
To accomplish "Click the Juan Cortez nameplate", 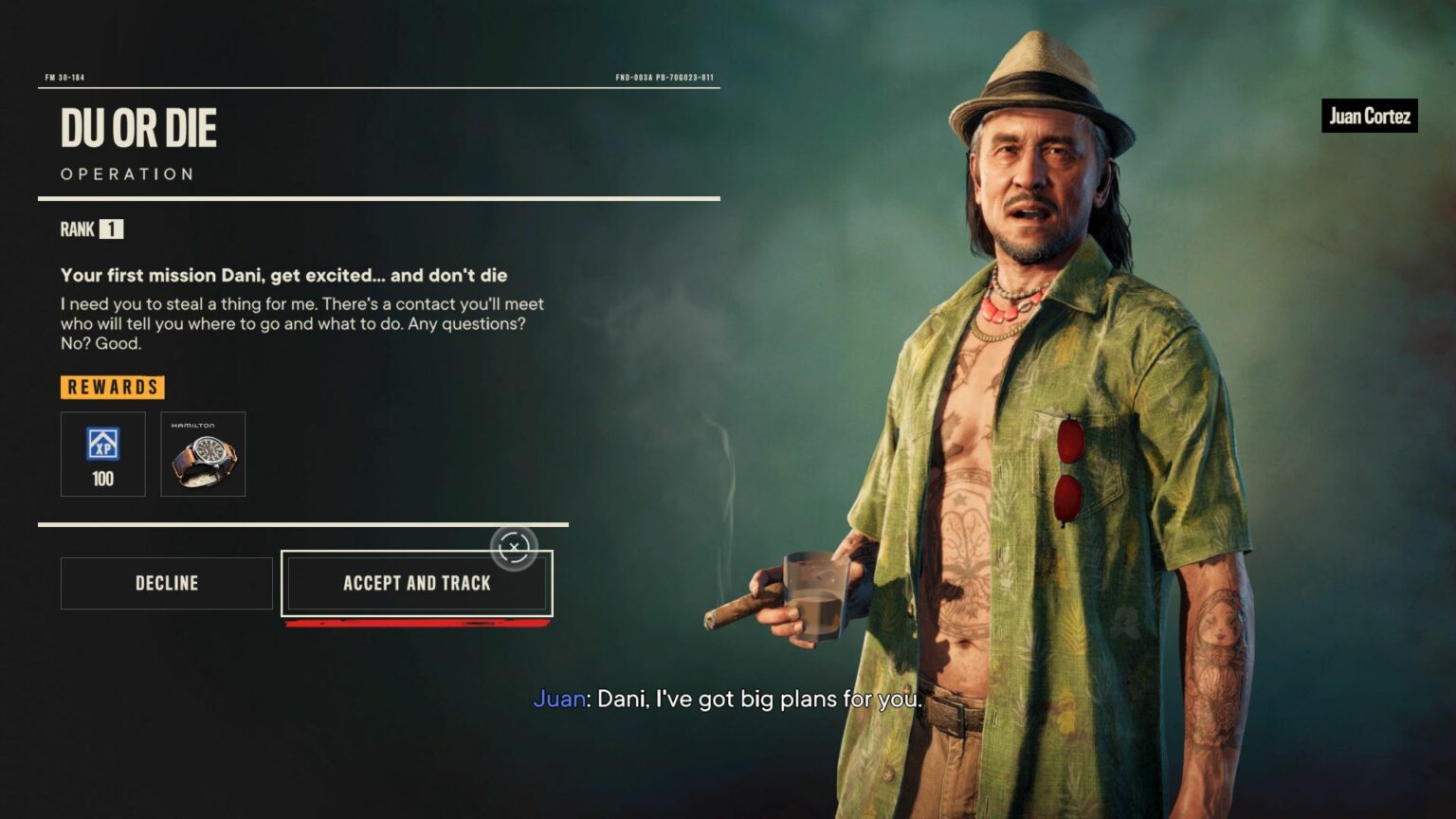I will tap(1369, 117).
